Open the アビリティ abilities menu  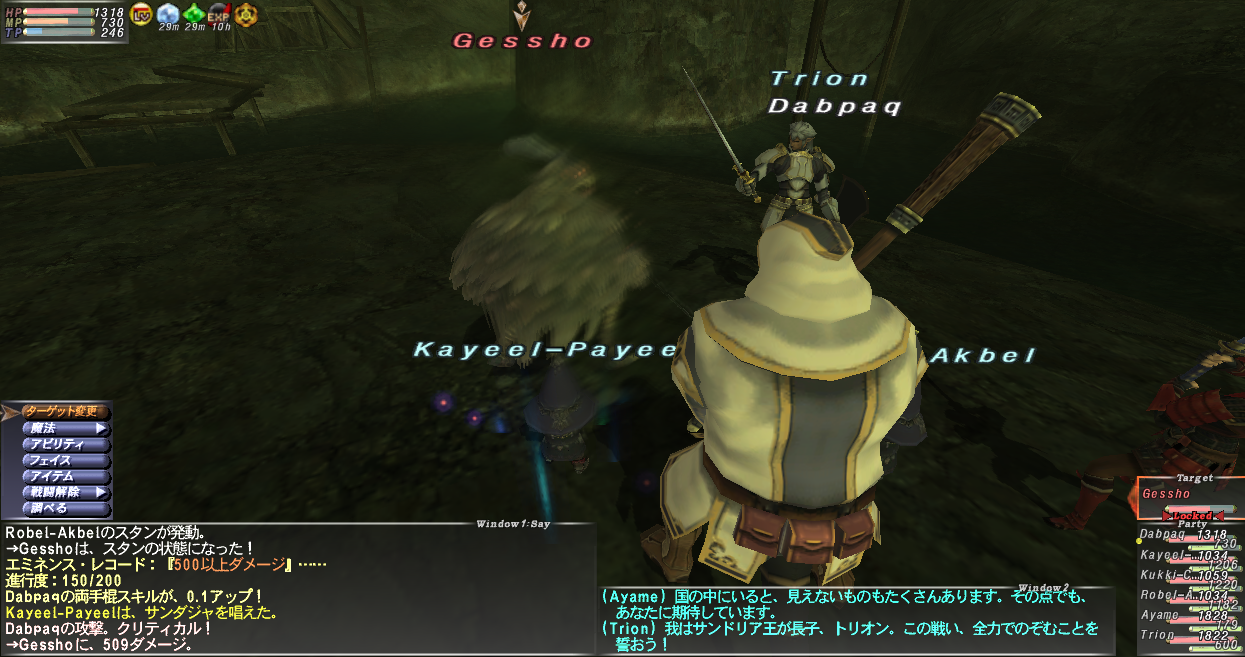(64, 444)
